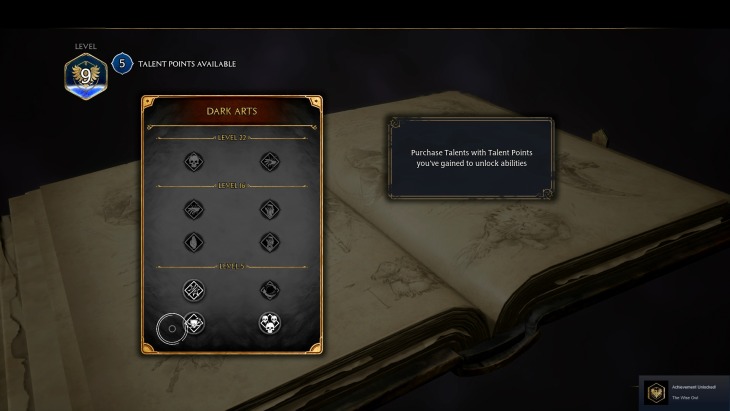Select the diamond-shaped crystal talent

click(x=194, y=242)
